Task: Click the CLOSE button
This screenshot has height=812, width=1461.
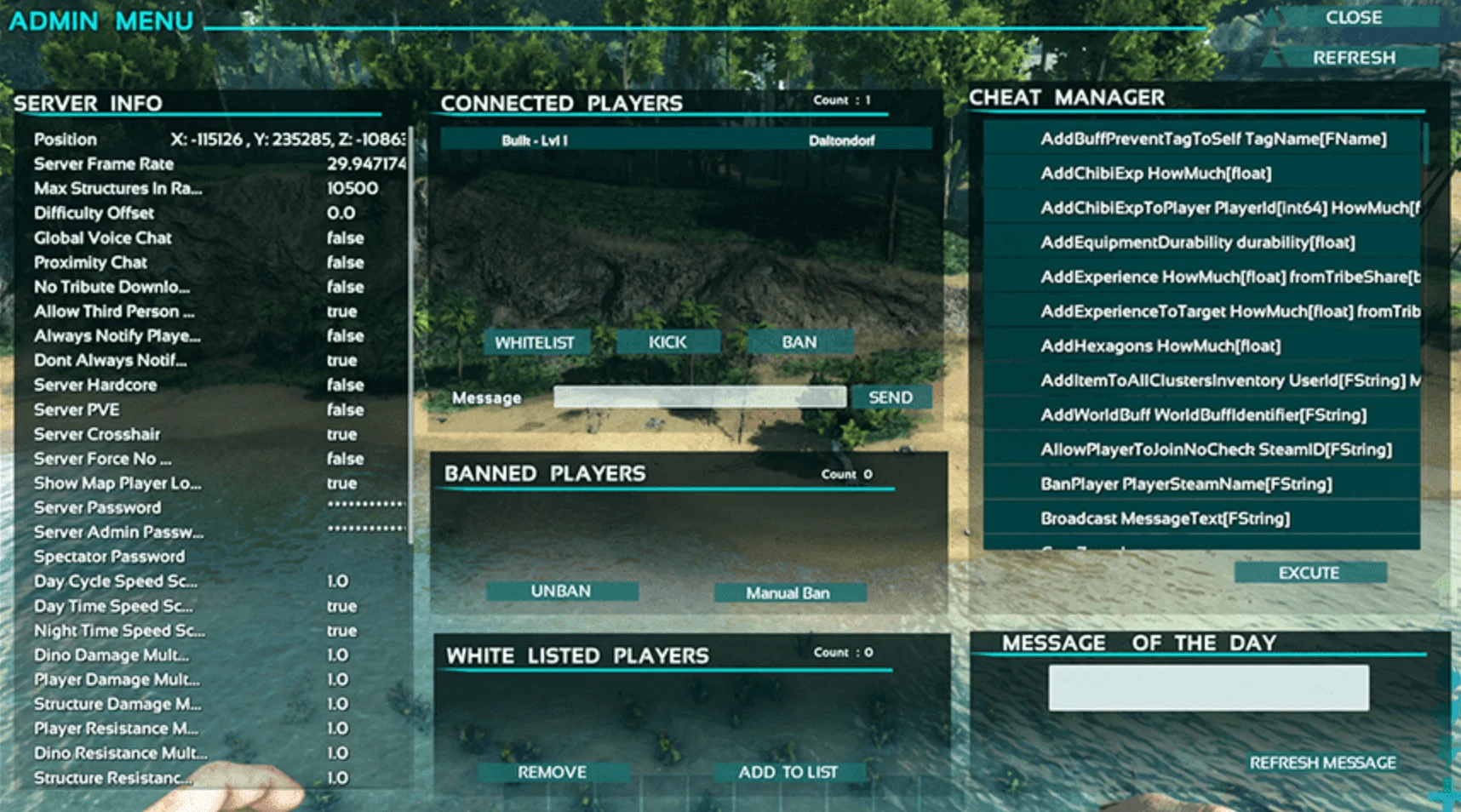Action: 1353,18
